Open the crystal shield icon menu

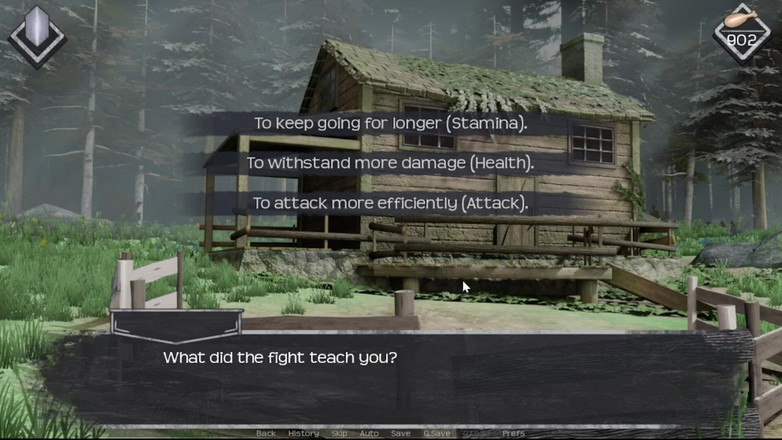click(37, 37)
